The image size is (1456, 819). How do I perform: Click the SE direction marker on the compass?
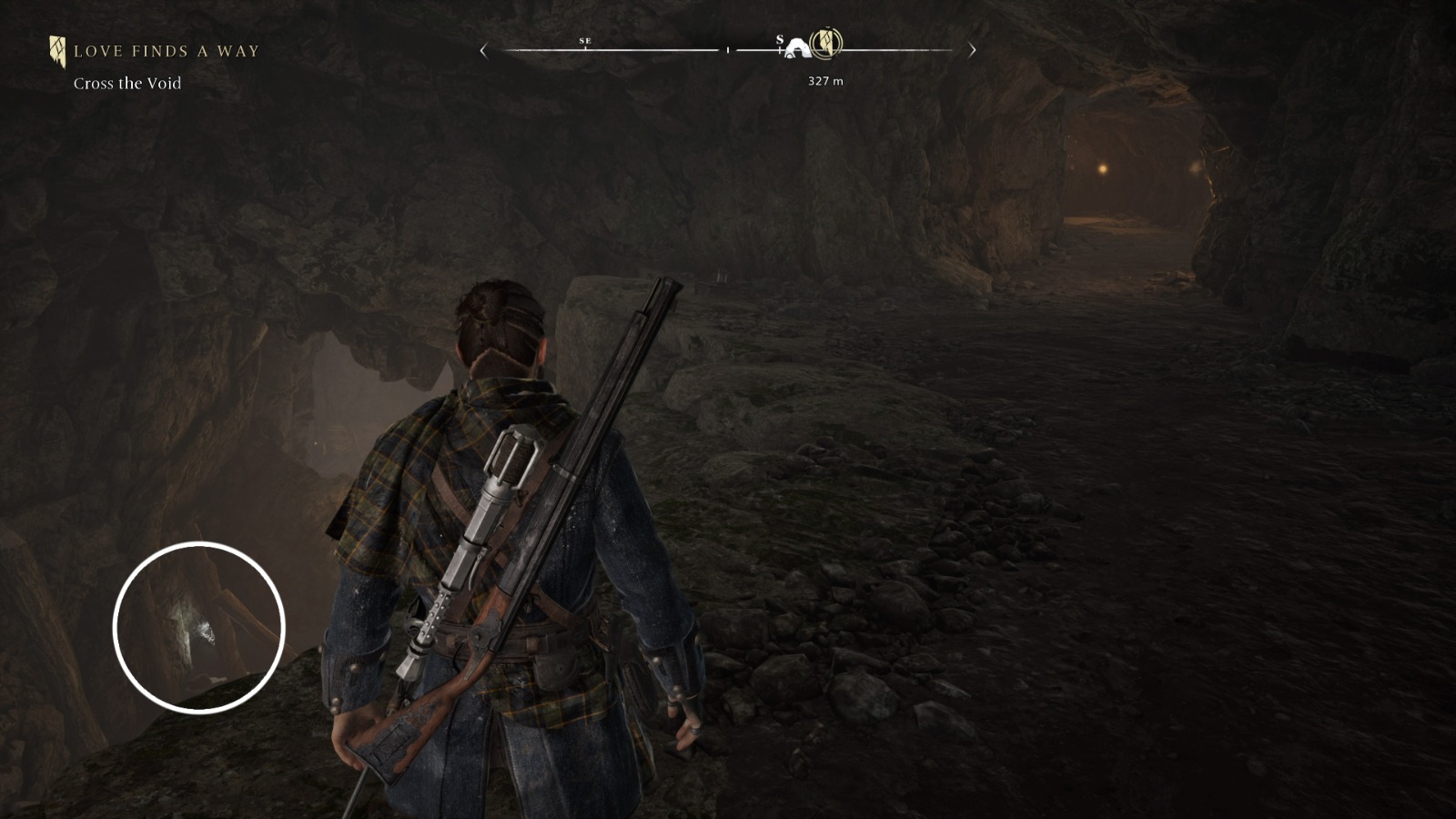[x=585, y=40]
